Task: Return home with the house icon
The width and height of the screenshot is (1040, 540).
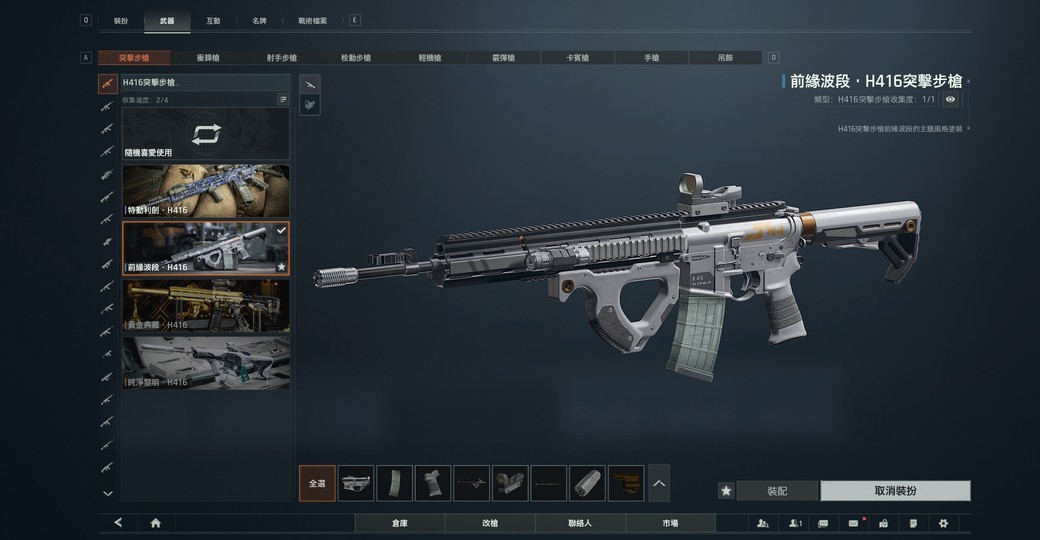Action: coord(156,523)
